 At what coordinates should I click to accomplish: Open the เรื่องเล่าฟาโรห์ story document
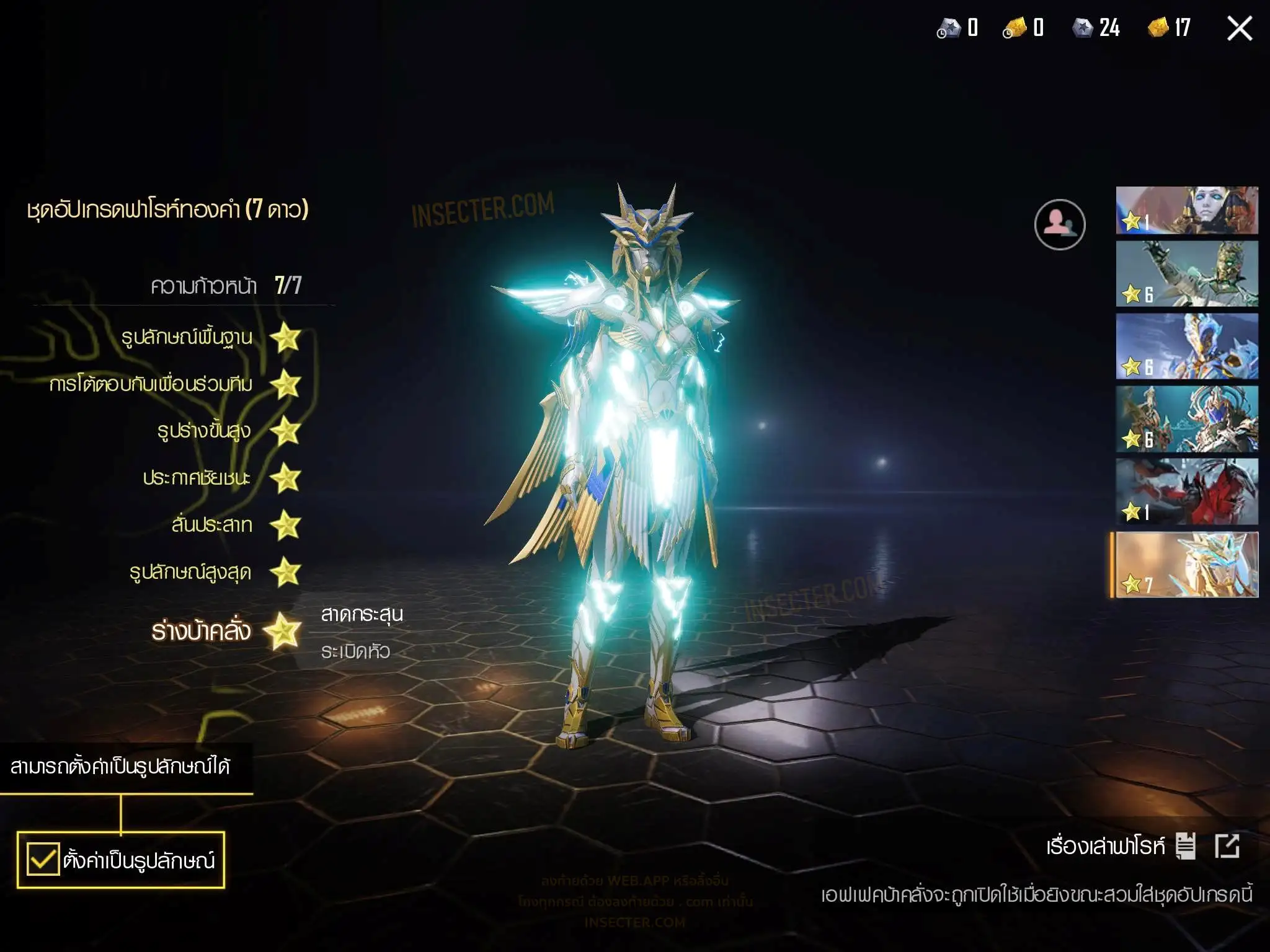[1185, 846]
